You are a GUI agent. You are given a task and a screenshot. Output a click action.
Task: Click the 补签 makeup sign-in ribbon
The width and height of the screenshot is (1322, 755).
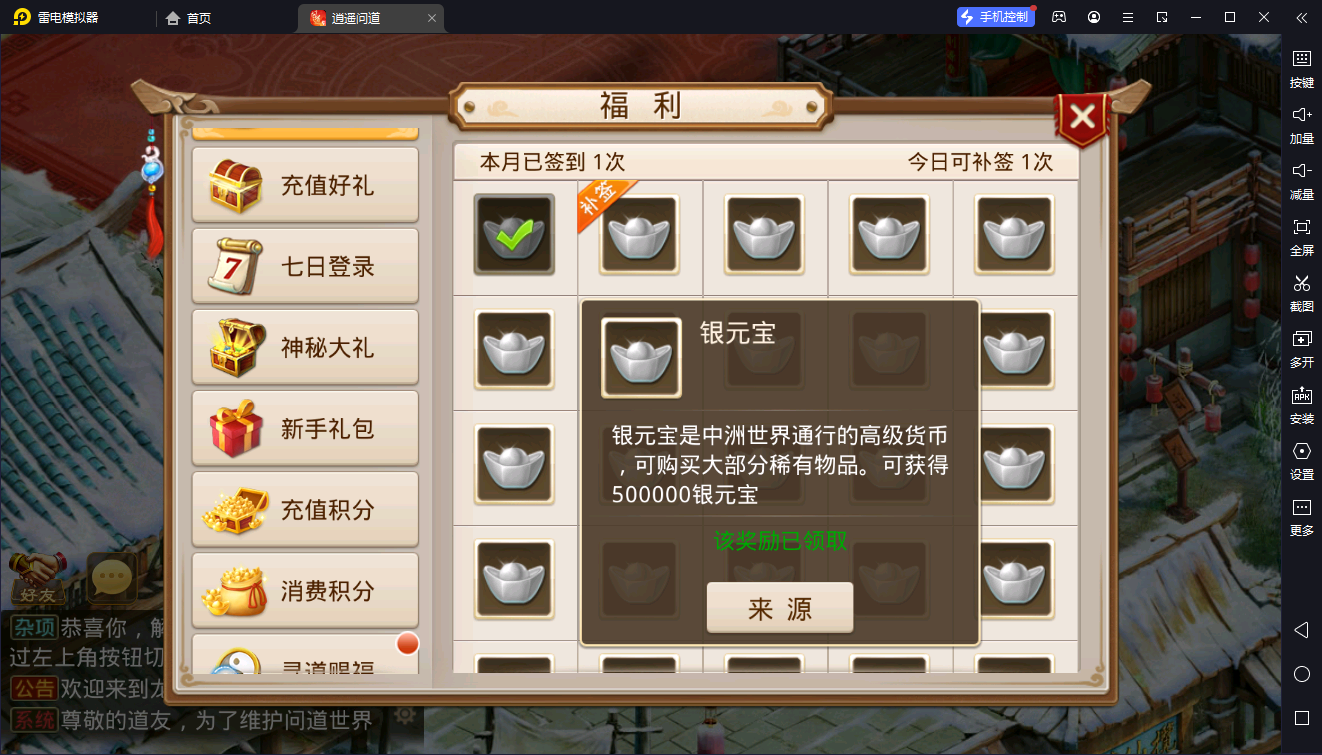600,196
